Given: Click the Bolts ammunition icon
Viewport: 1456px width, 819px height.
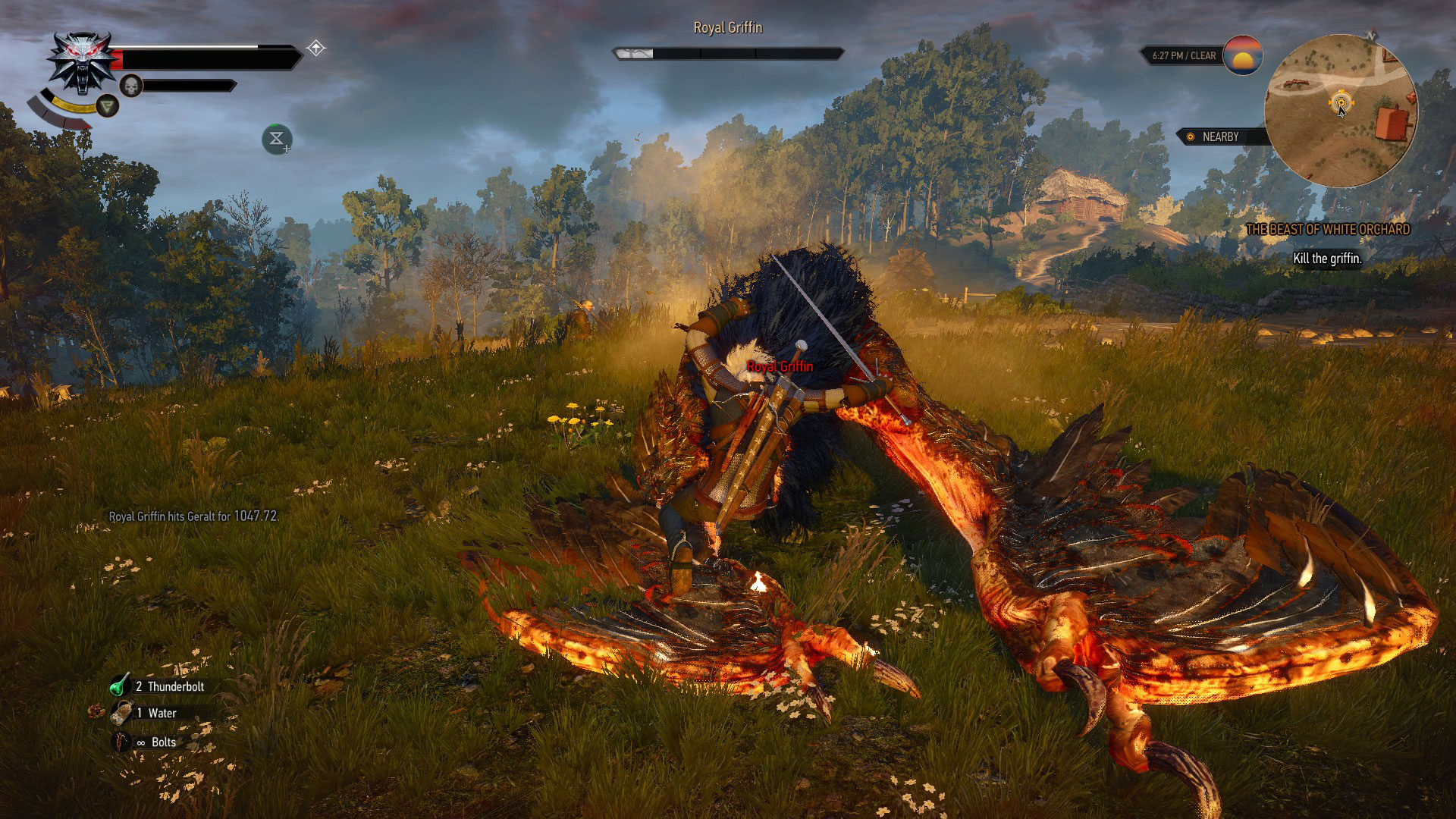Looking at the screenshot, I should [121, 742].
